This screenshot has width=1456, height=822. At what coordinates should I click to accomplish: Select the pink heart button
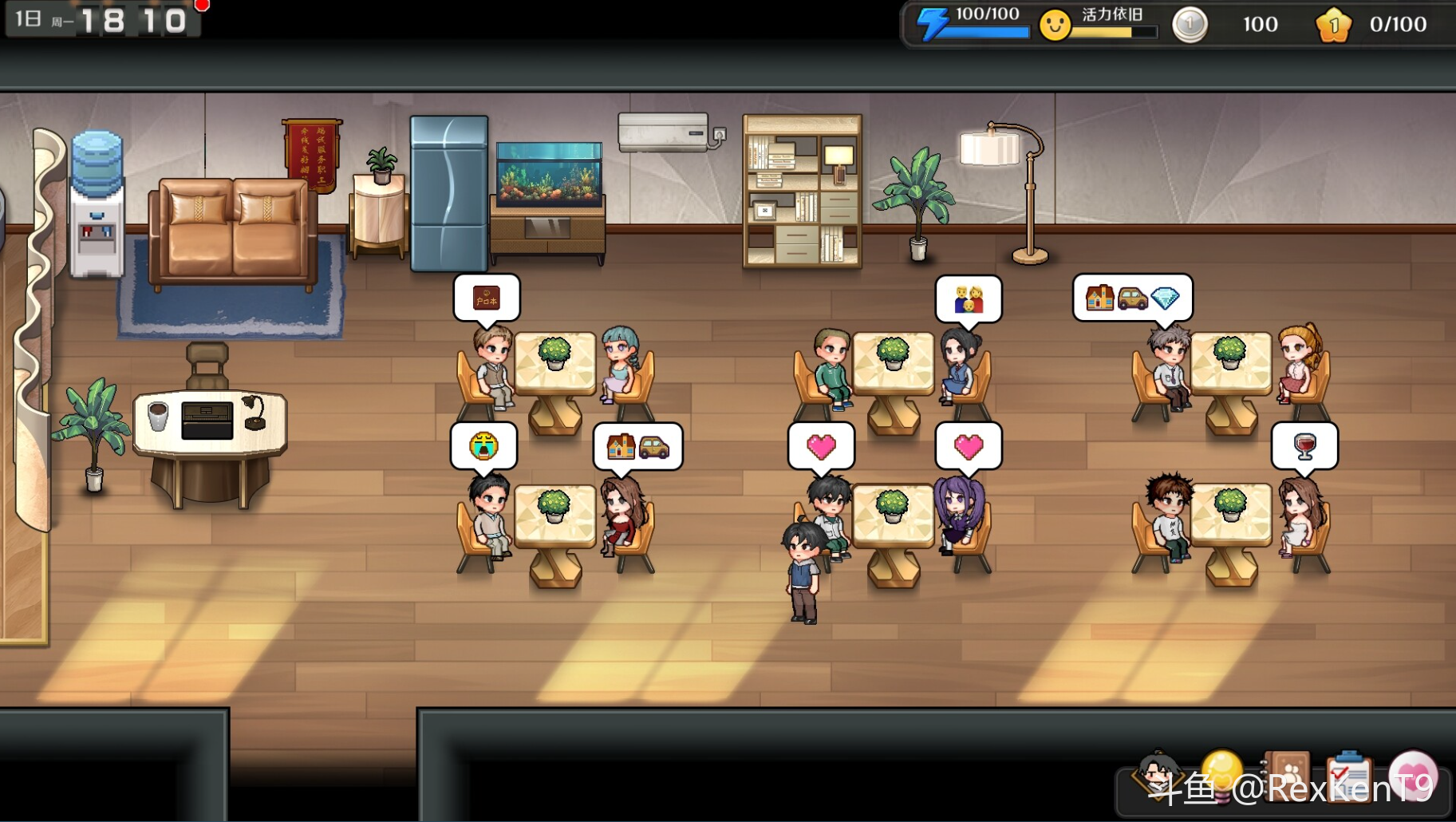click(x=1413, y=776)
